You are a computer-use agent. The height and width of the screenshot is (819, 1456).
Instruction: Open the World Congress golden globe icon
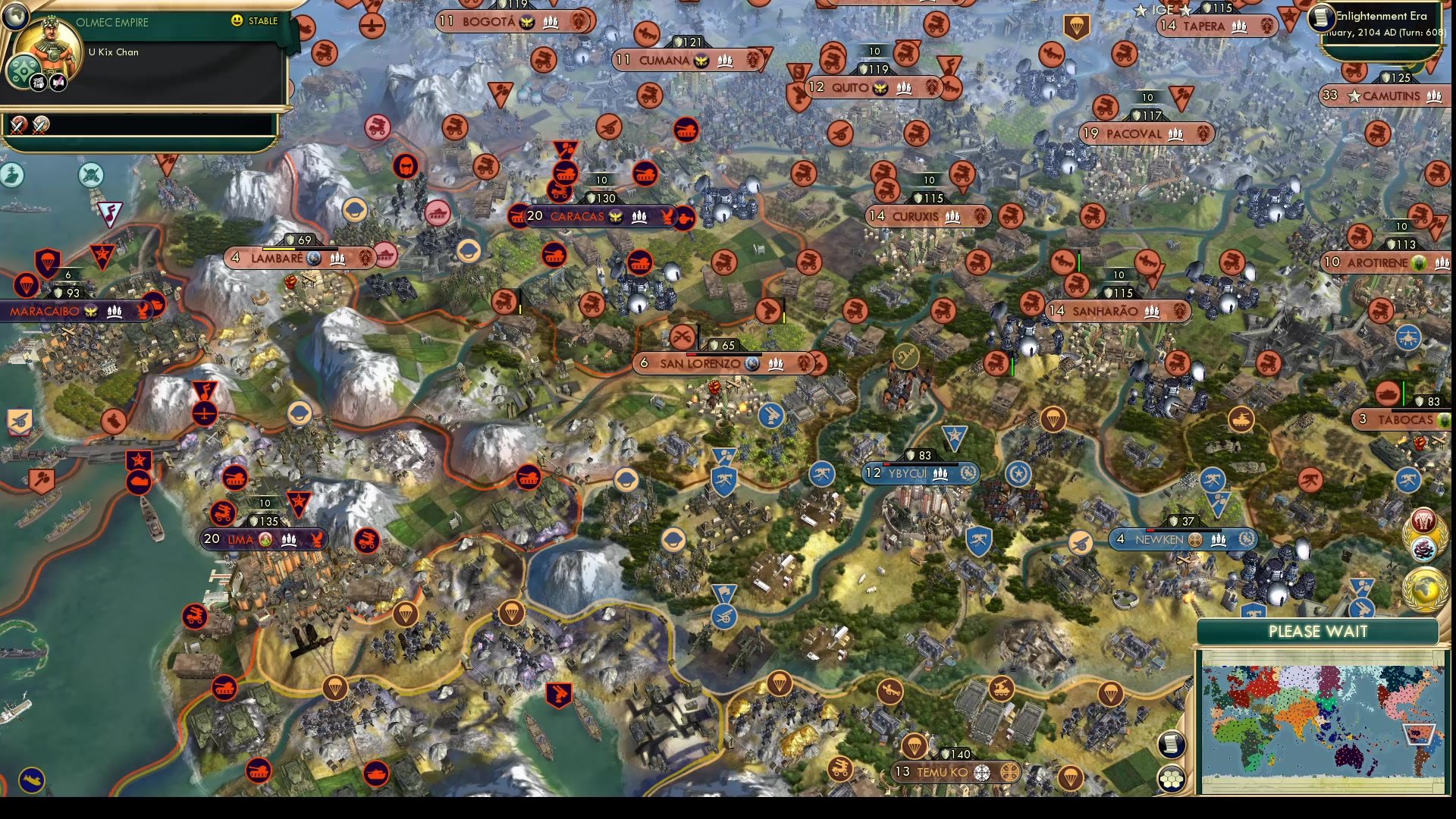click(x=1424, y=586)
